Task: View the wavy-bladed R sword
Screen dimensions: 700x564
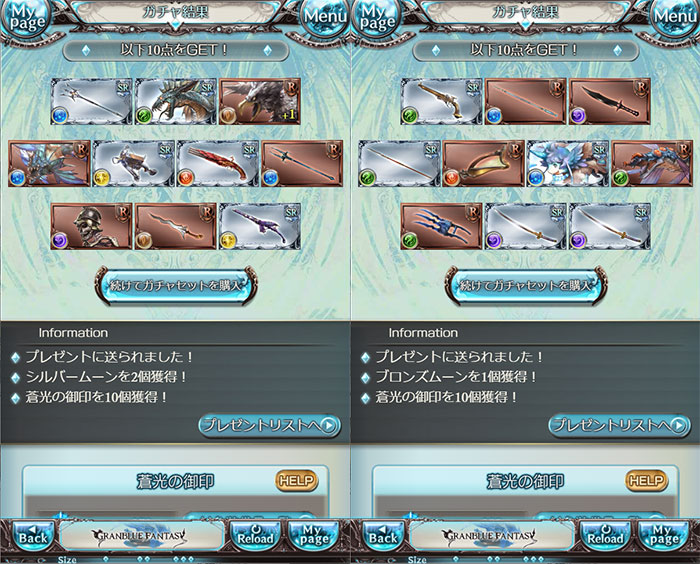Action: coord(175,225)
